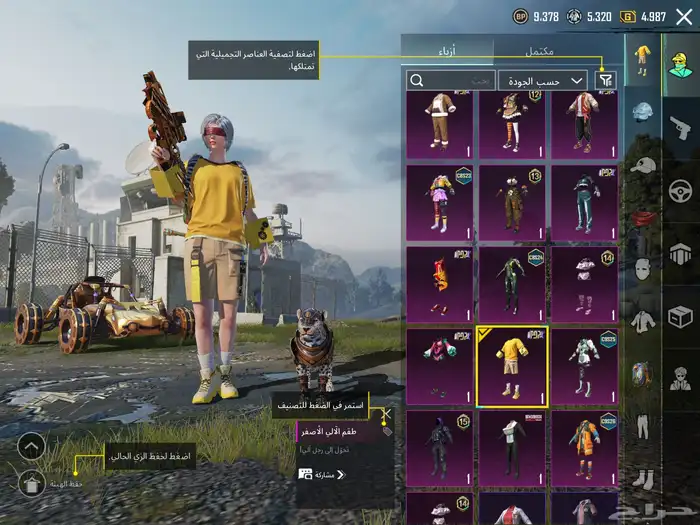
Task: Show the cap headwear category
Action: click(x=644, y=164)
